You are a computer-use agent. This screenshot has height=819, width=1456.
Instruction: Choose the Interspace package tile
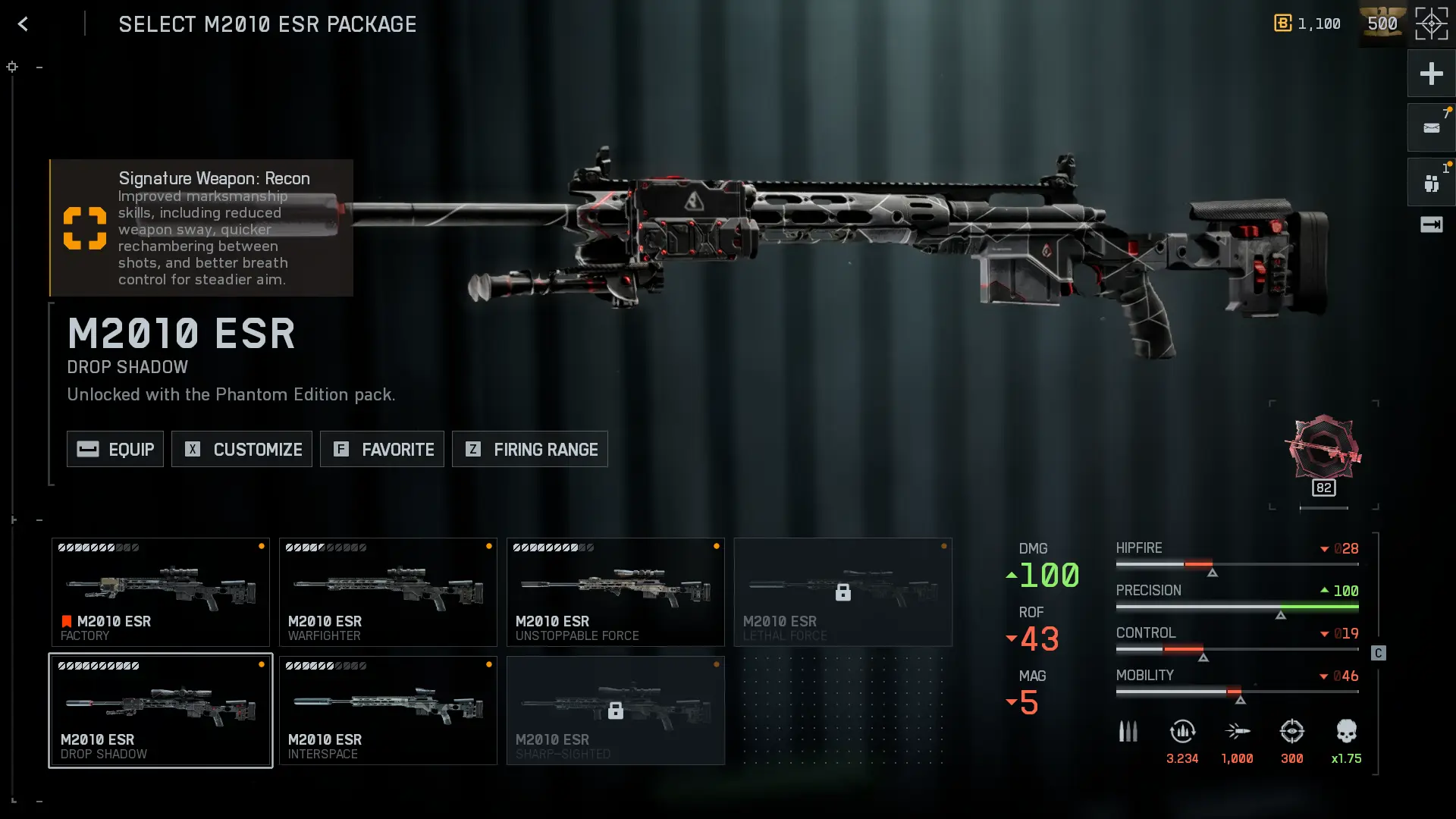pos(388,711)
